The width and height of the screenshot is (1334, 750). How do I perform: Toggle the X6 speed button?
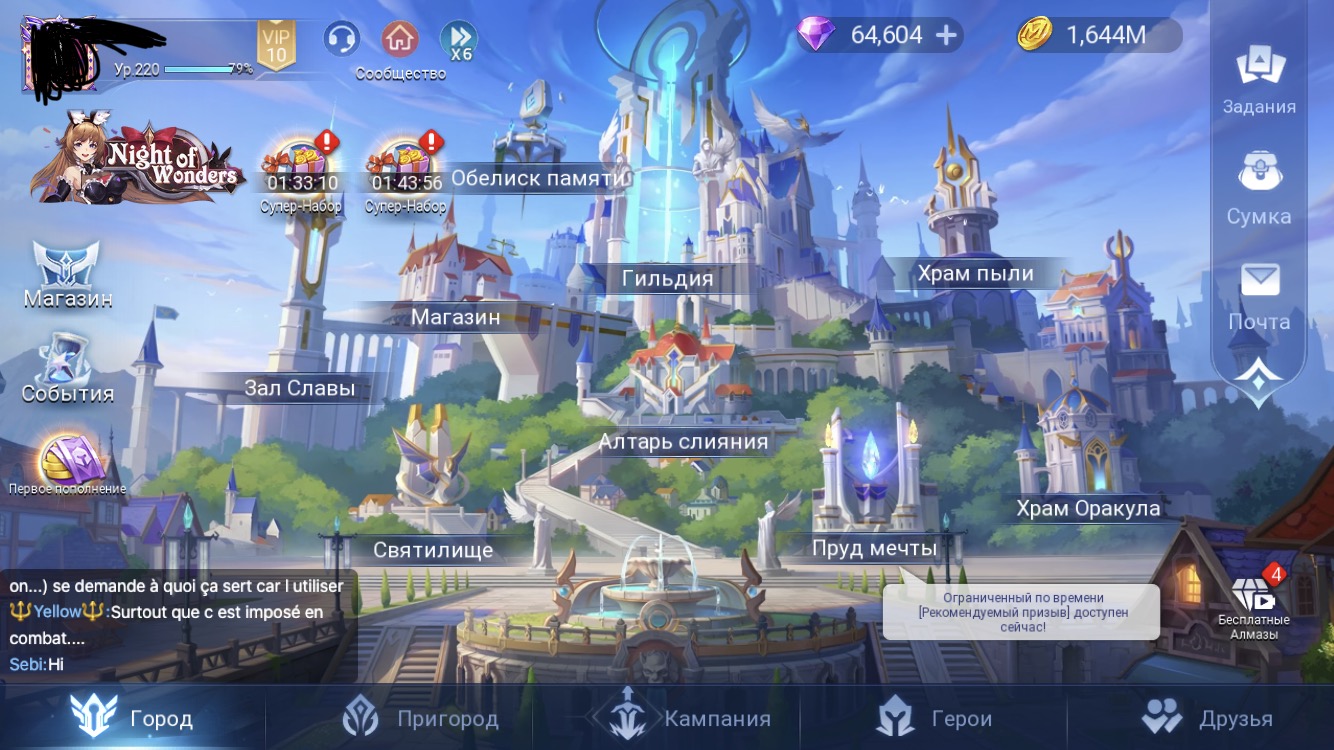tap(459, 41)
